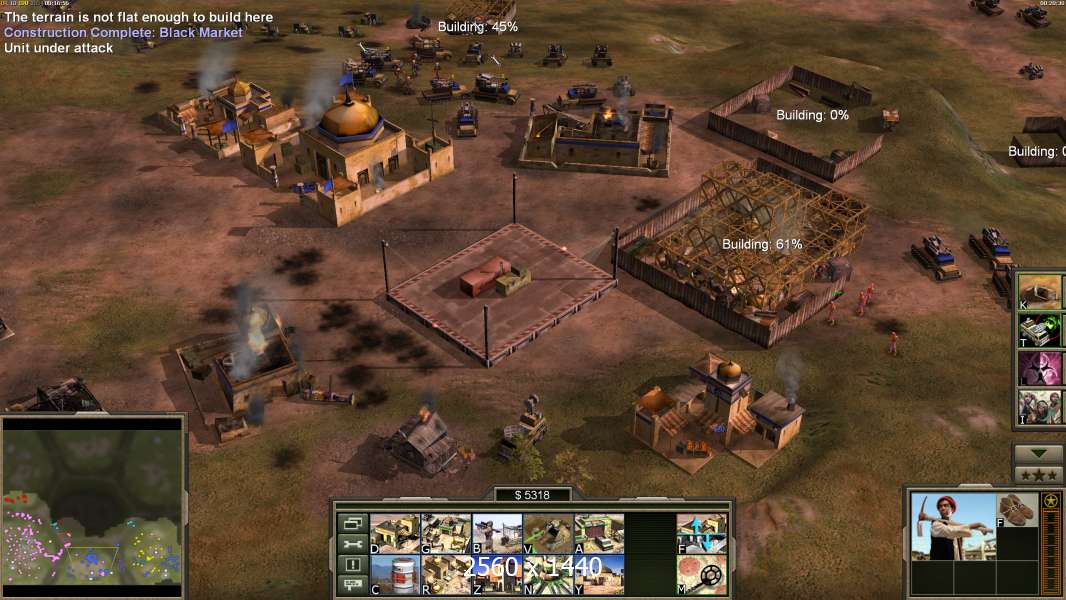1066x600 pixels.
Task: Open the speech-bubble communicator button
Action: click(x=352, y=586)
